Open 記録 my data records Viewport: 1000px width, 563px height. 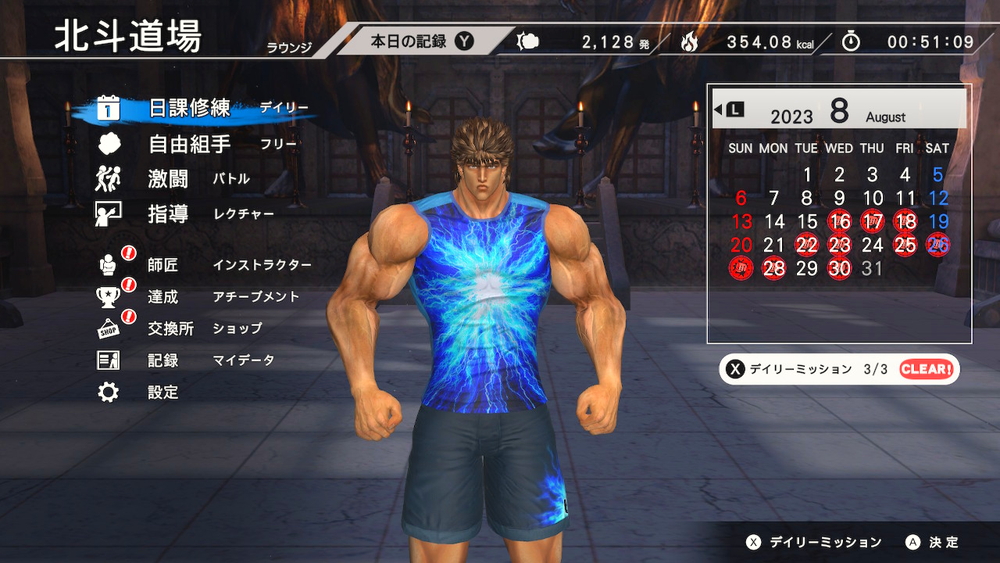tap(163, 361)
